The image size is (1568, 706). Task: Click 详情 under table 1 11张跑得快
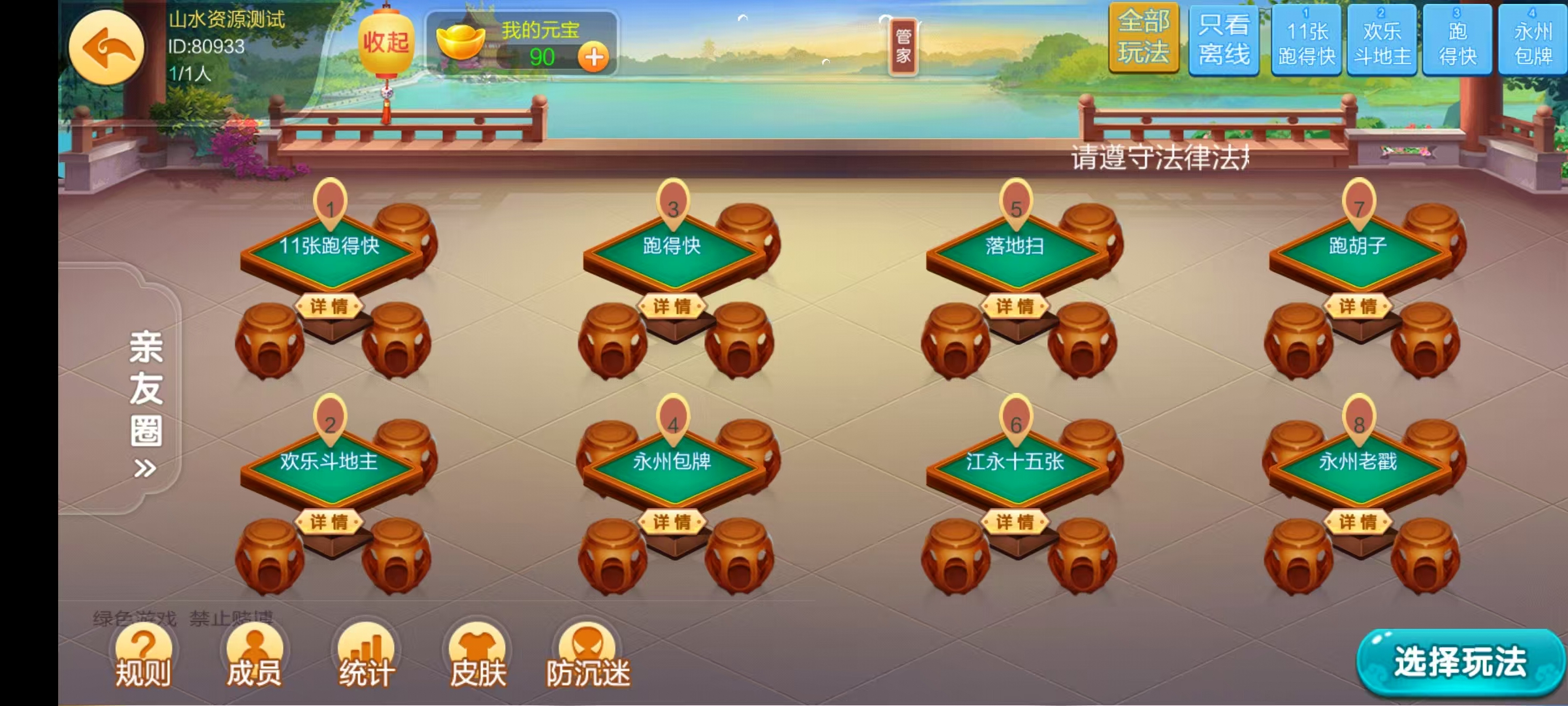tap(331, 305)
